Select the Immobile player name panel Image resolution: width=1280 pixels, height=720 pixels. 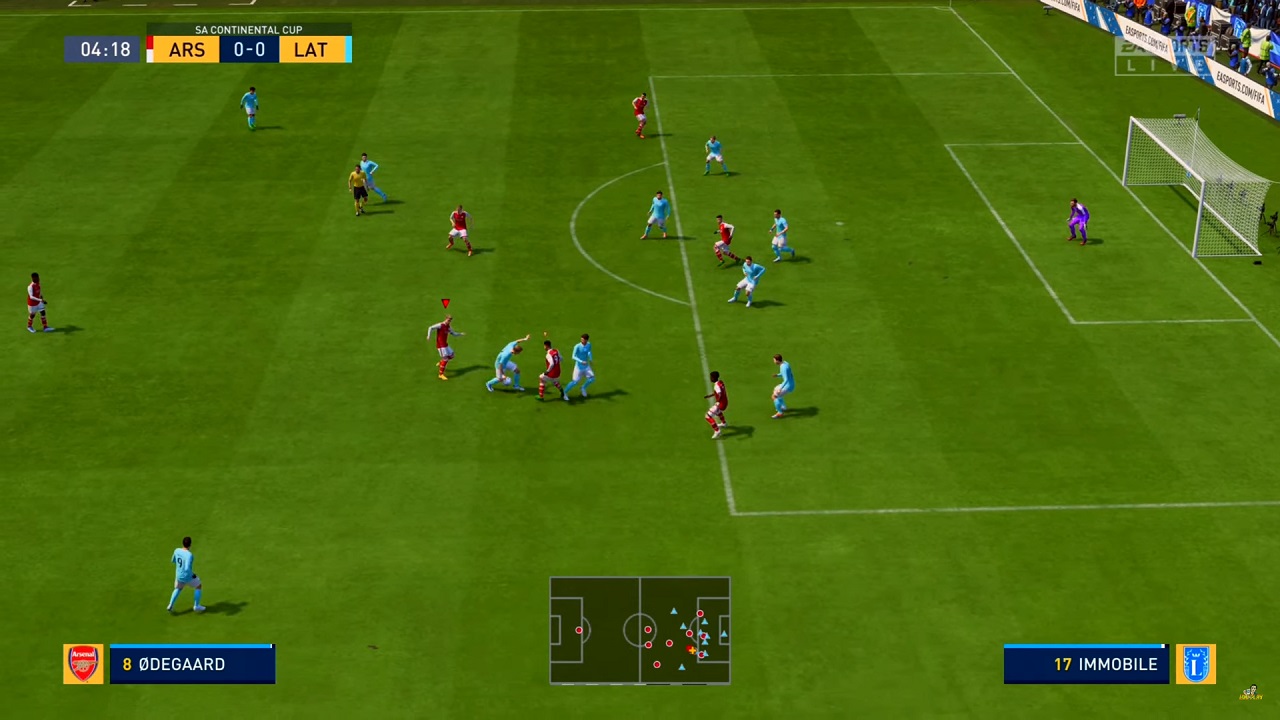(x=1086, y=664)
